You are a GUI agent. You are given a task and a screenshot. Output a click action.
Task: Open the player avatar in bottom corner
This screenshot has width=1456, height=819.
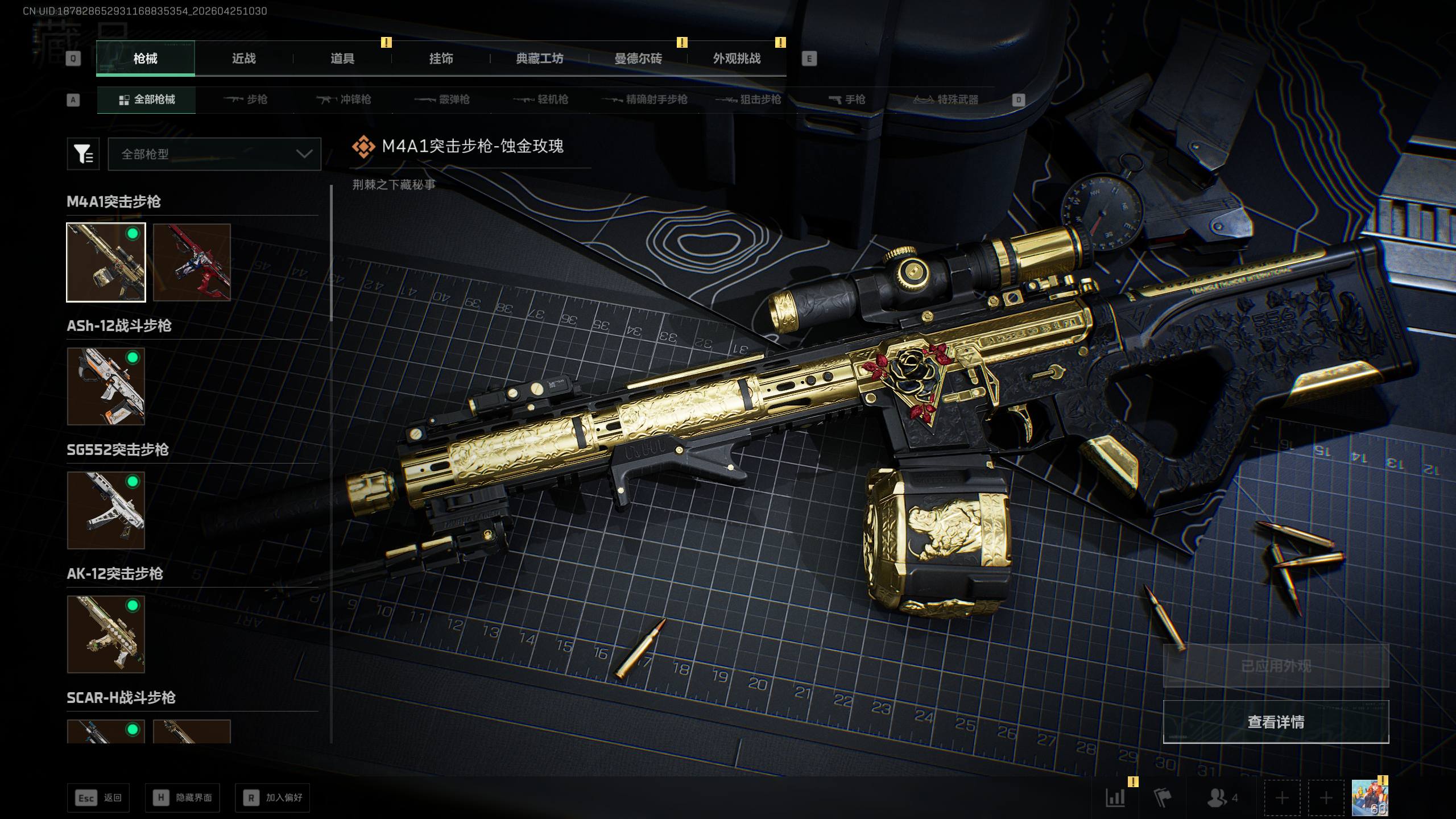(1370, 797)
